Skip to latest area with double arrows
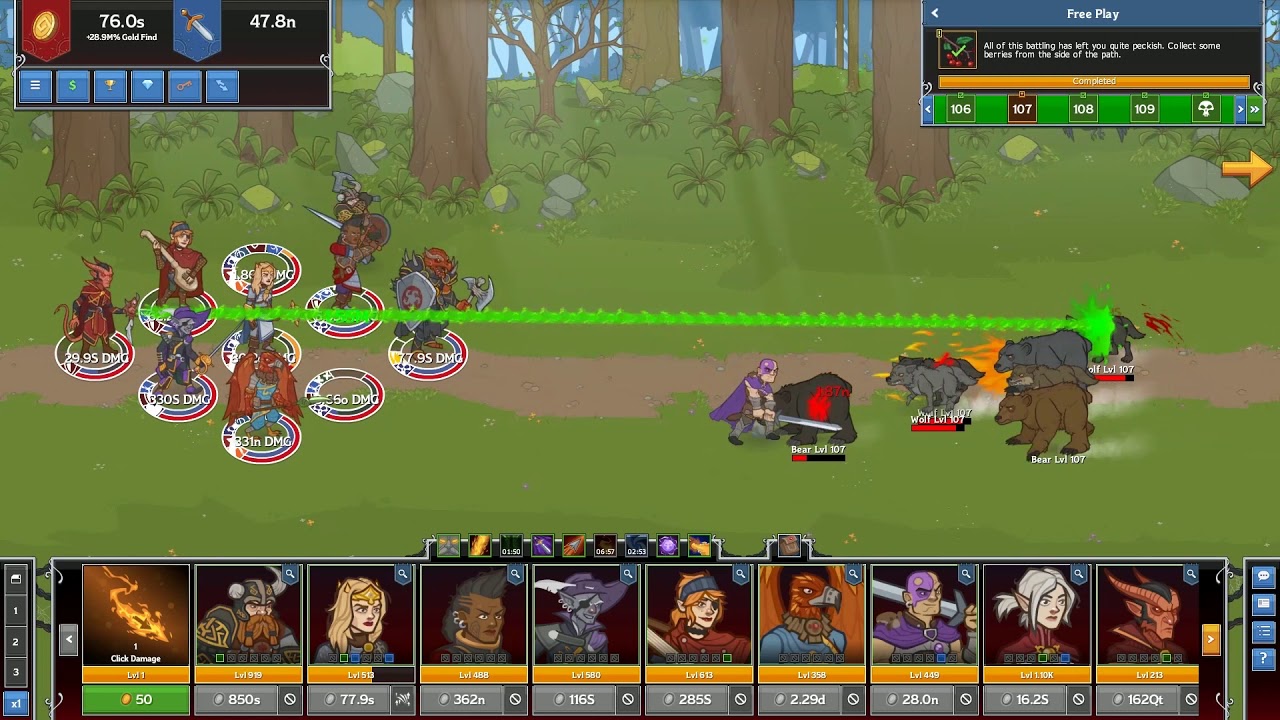The height and width of the screenshot is (720, 1280). point(1255,109)
